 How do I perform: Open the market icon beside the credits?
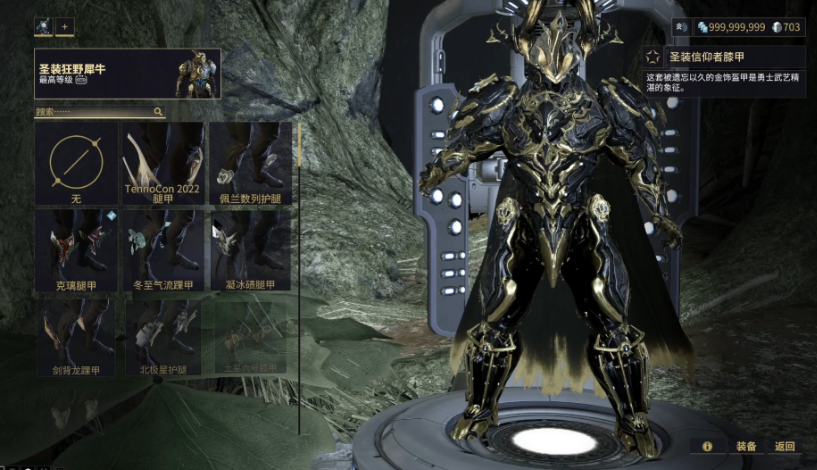(x=682, y=27)
